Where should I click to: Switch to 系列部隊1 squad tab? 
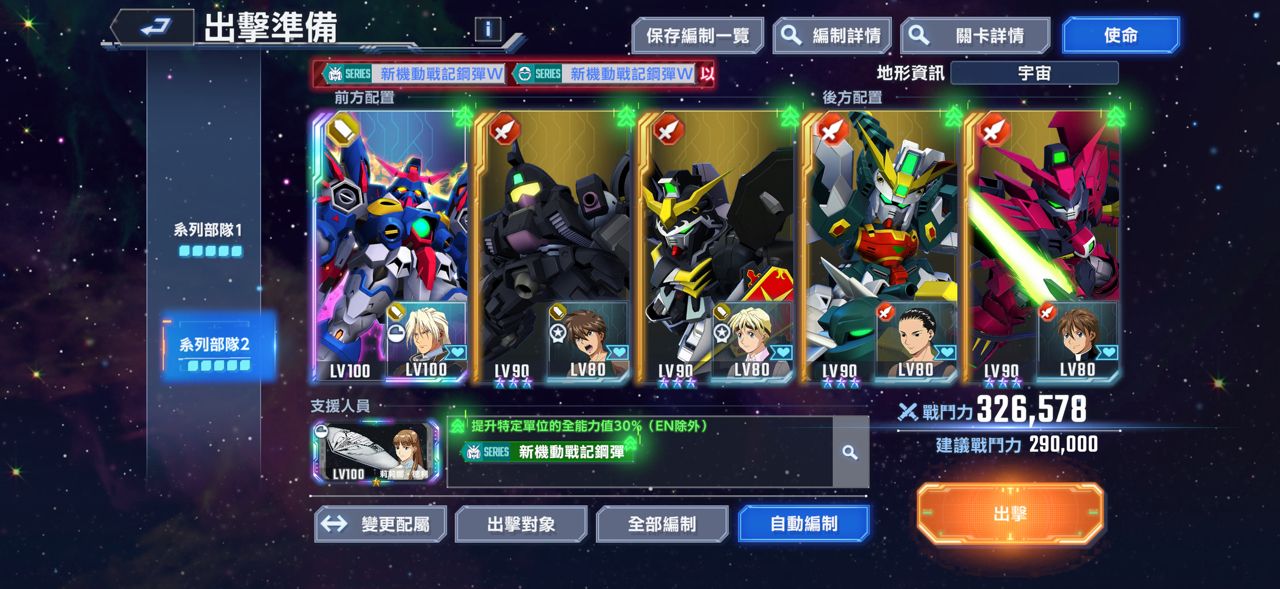tap(210, 238)
